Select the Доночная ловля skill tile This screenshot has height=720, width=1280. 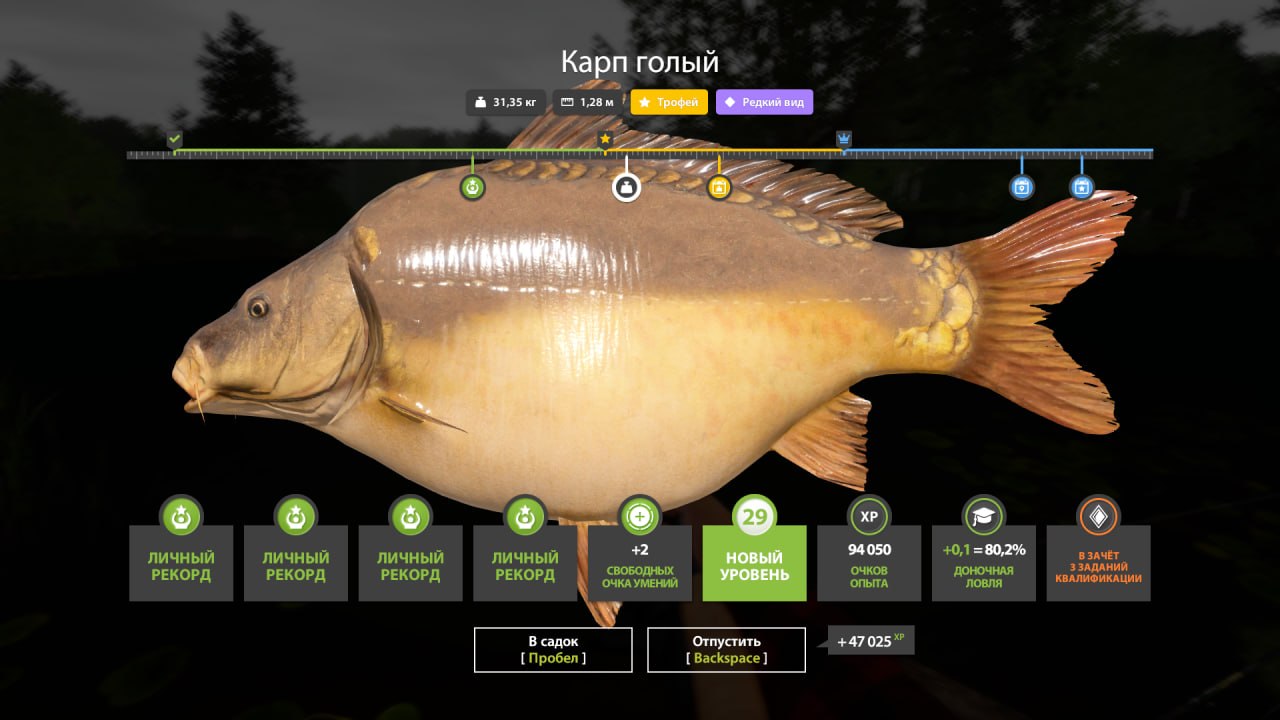(x=983, y=562)
